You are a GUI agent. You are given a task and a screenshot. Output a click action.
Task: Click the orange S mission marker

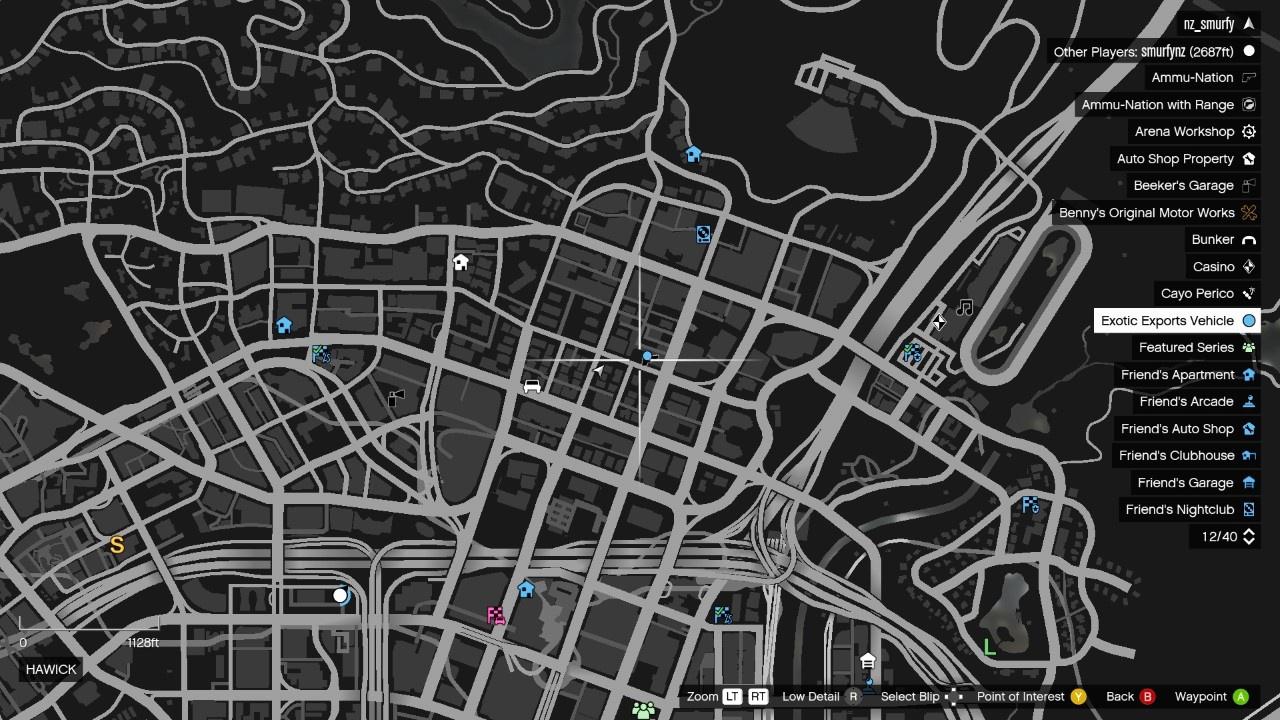(117, 545)
